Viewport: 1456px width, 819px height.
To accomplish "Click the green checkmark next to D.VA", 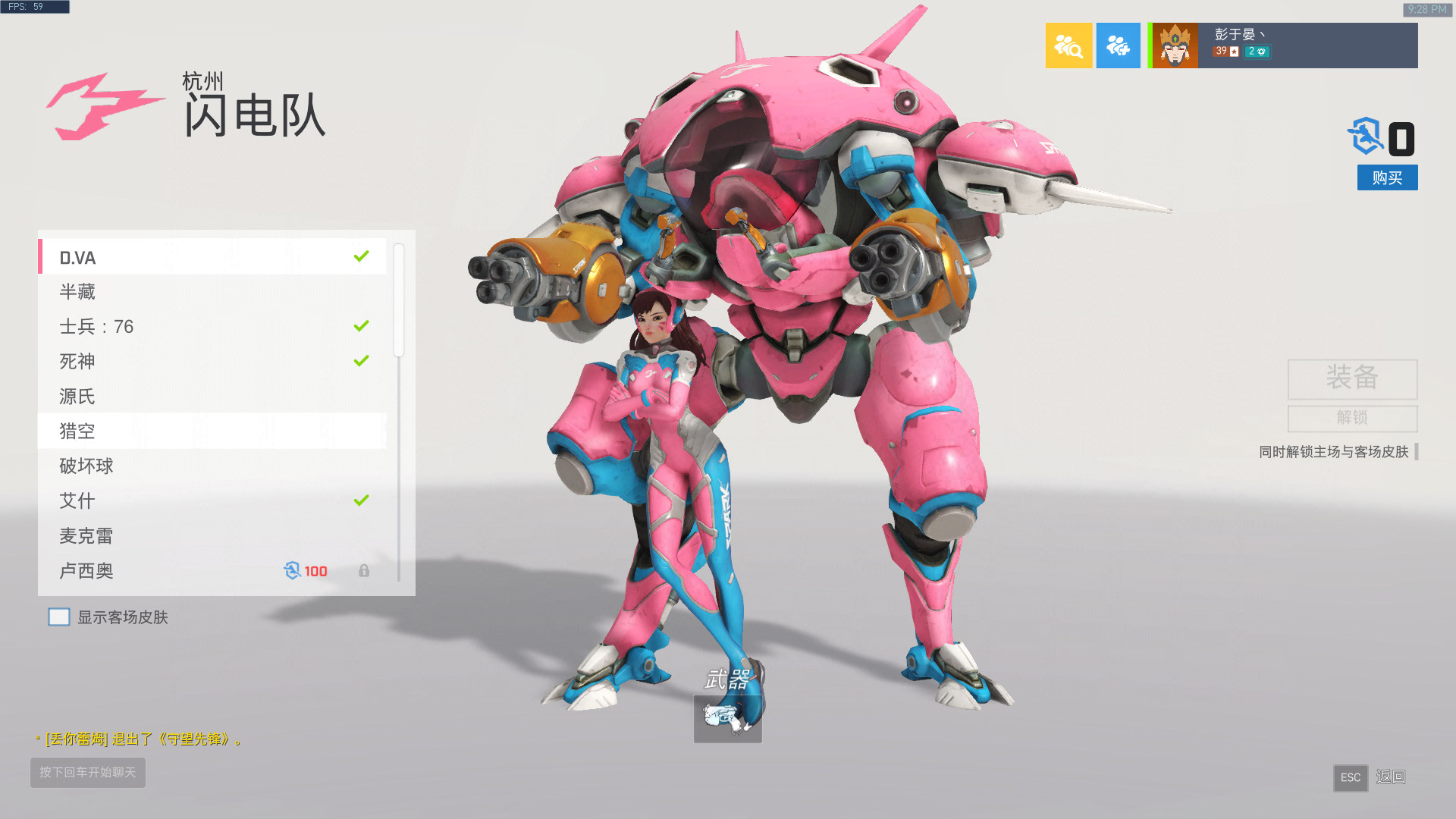I will pyautogui.click(x=360, y=257).
